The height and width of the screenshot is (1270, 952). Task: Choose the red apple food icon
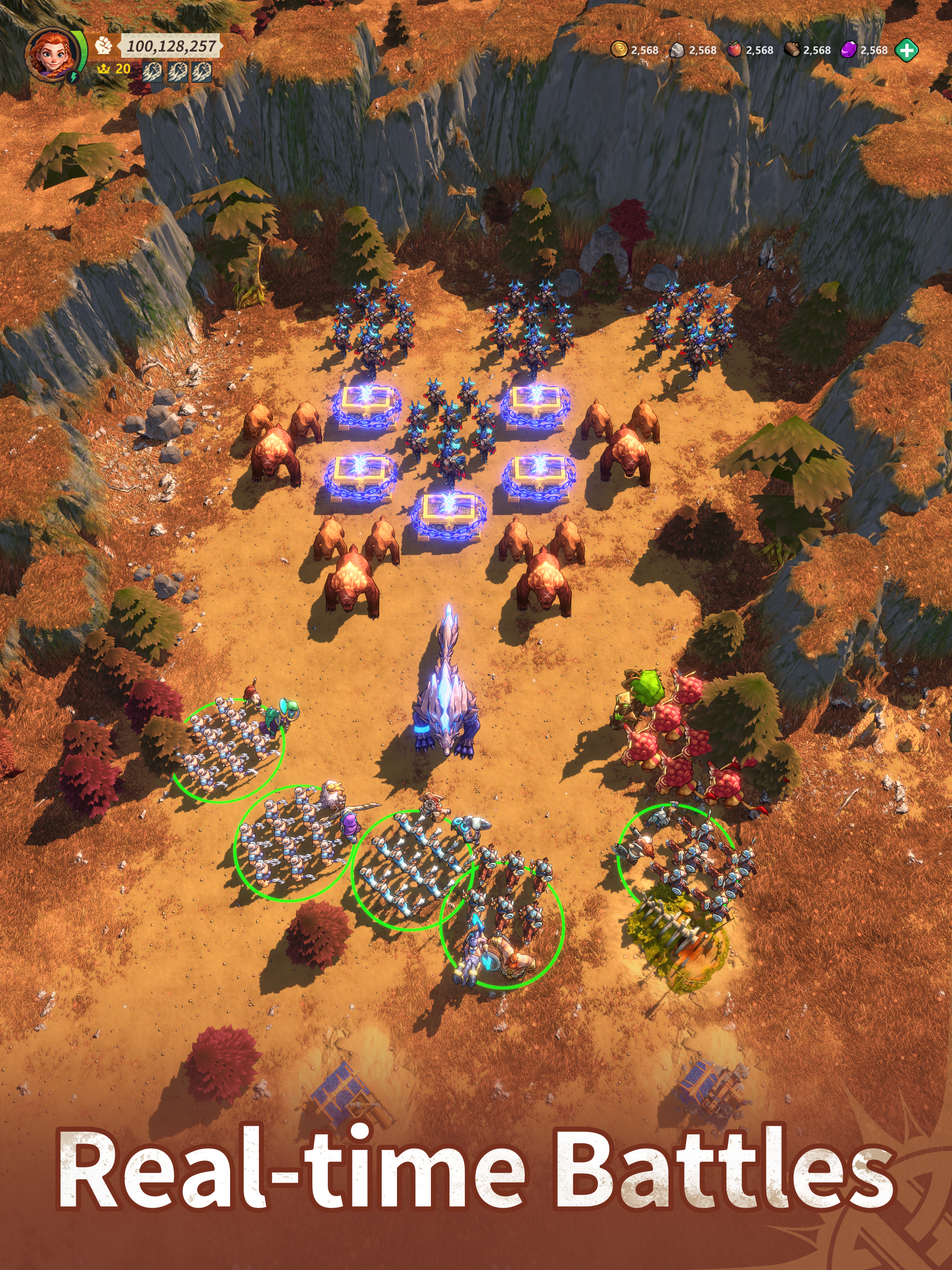734,50
